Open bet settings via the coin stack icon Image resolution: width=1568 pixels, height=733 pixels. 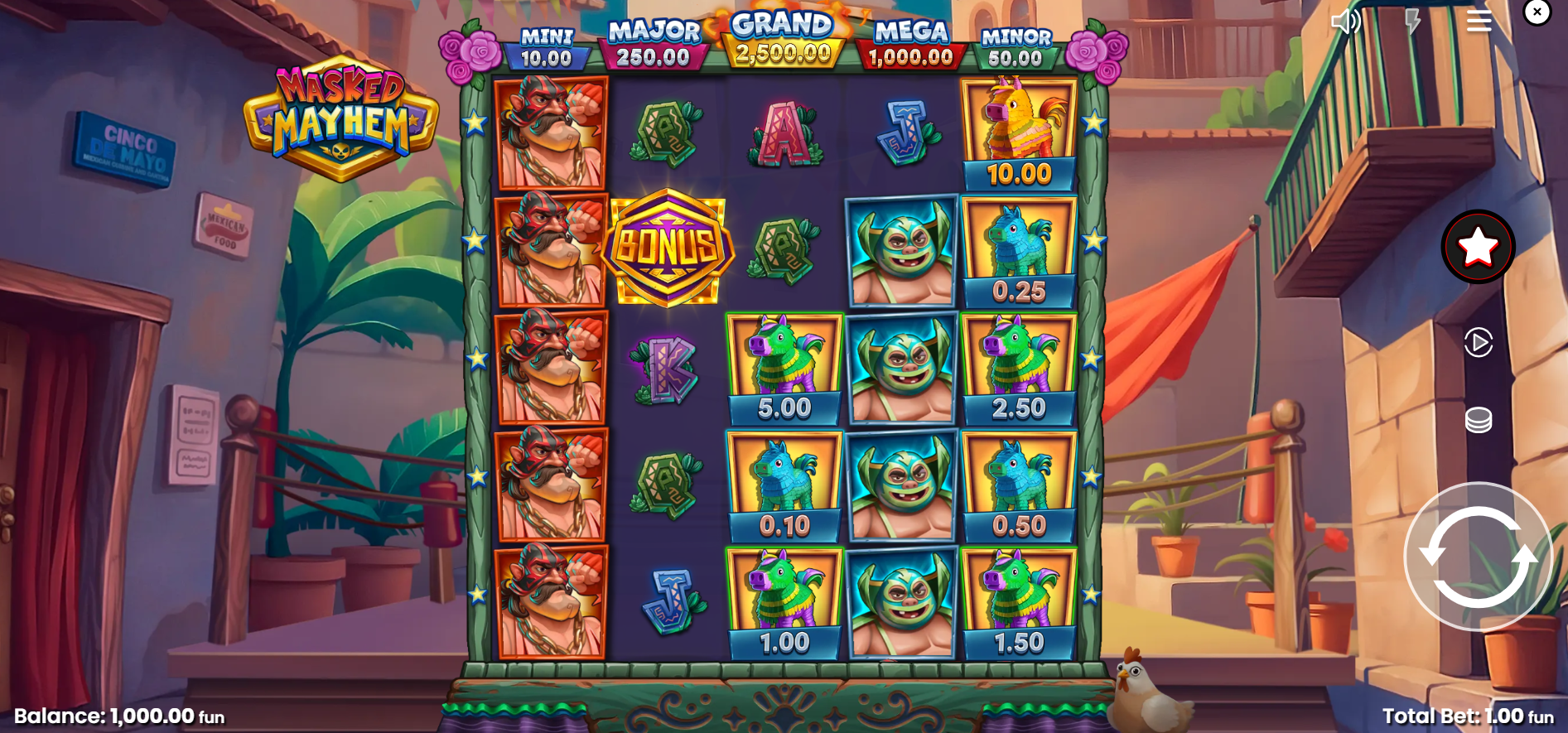click(1478, 420)
